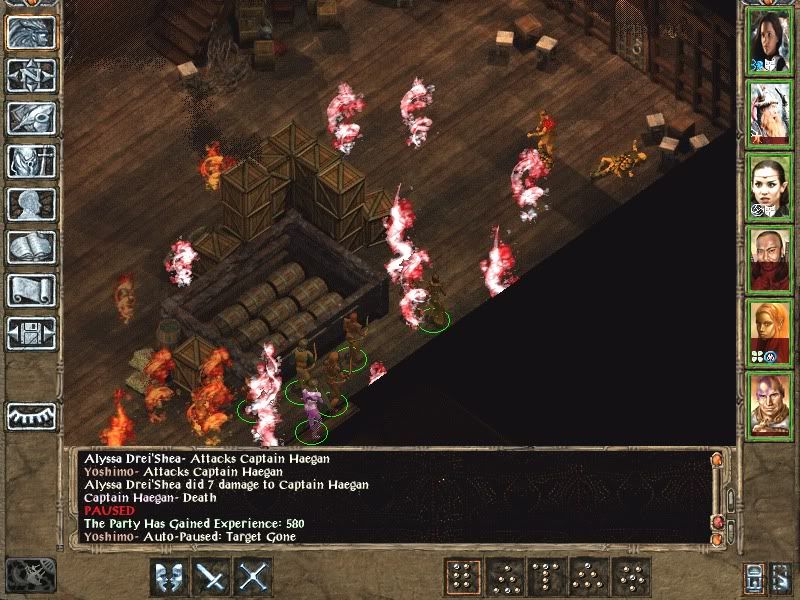Pick the orange-haired character's portrait
This screenshot has width=800, height=600.
coord(769,333)
